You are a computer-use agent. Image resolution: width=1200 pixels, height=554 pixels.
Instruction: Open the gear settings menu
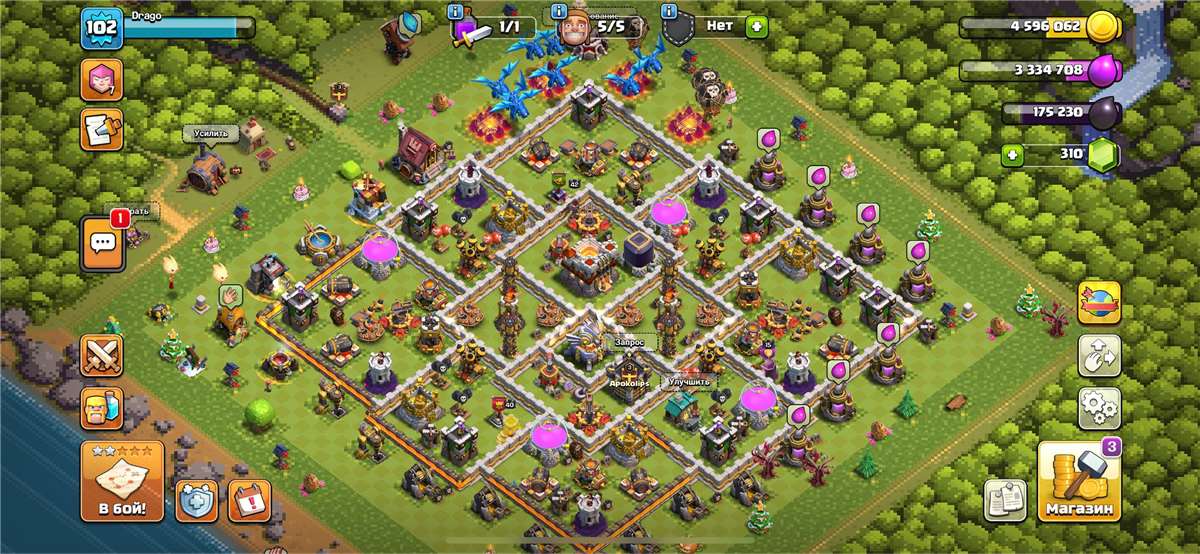[x=1099, y=408]
